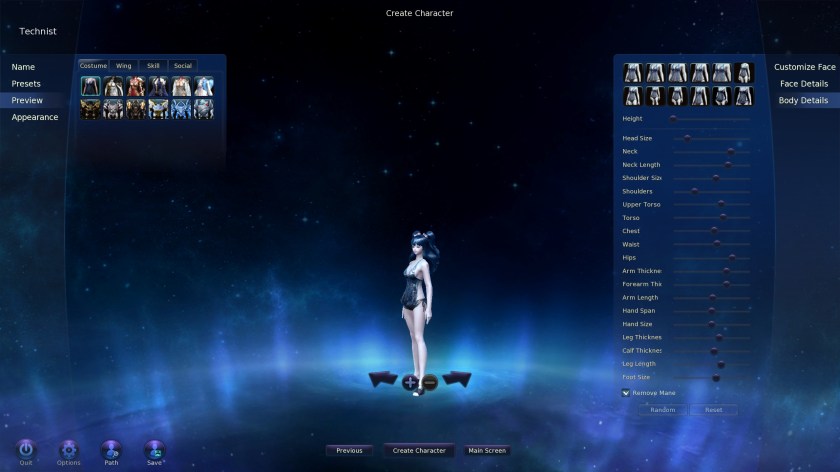Open the Customize Face panel
The width and height of the screenshot is (840, 472).
pos(804,67)
